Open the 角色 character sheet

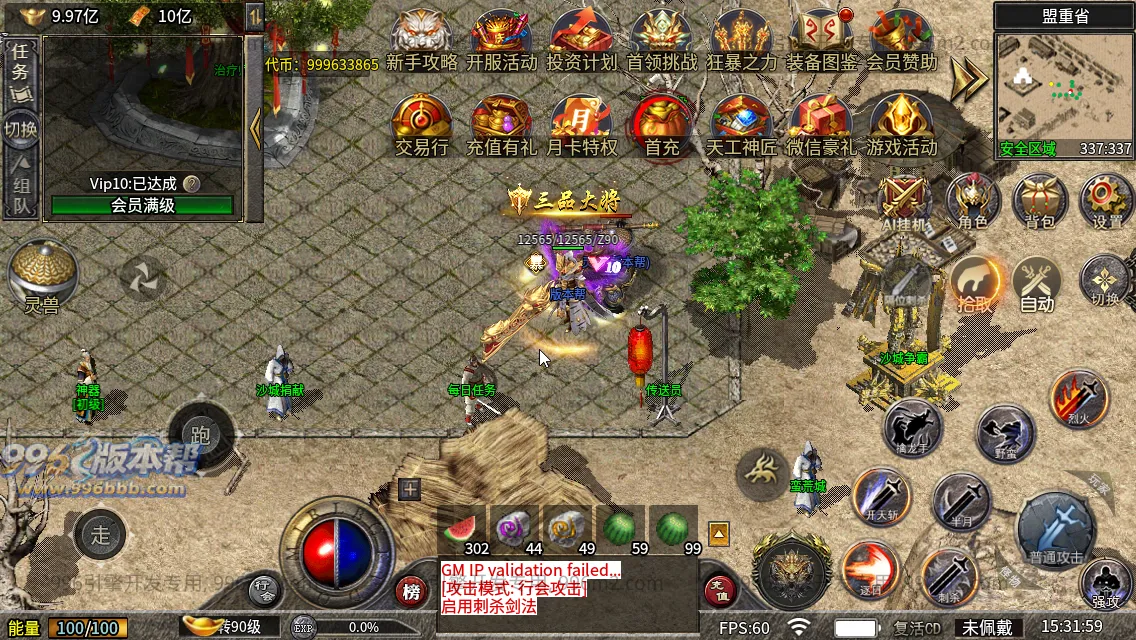pyautogui.click(x=972, y=201)
